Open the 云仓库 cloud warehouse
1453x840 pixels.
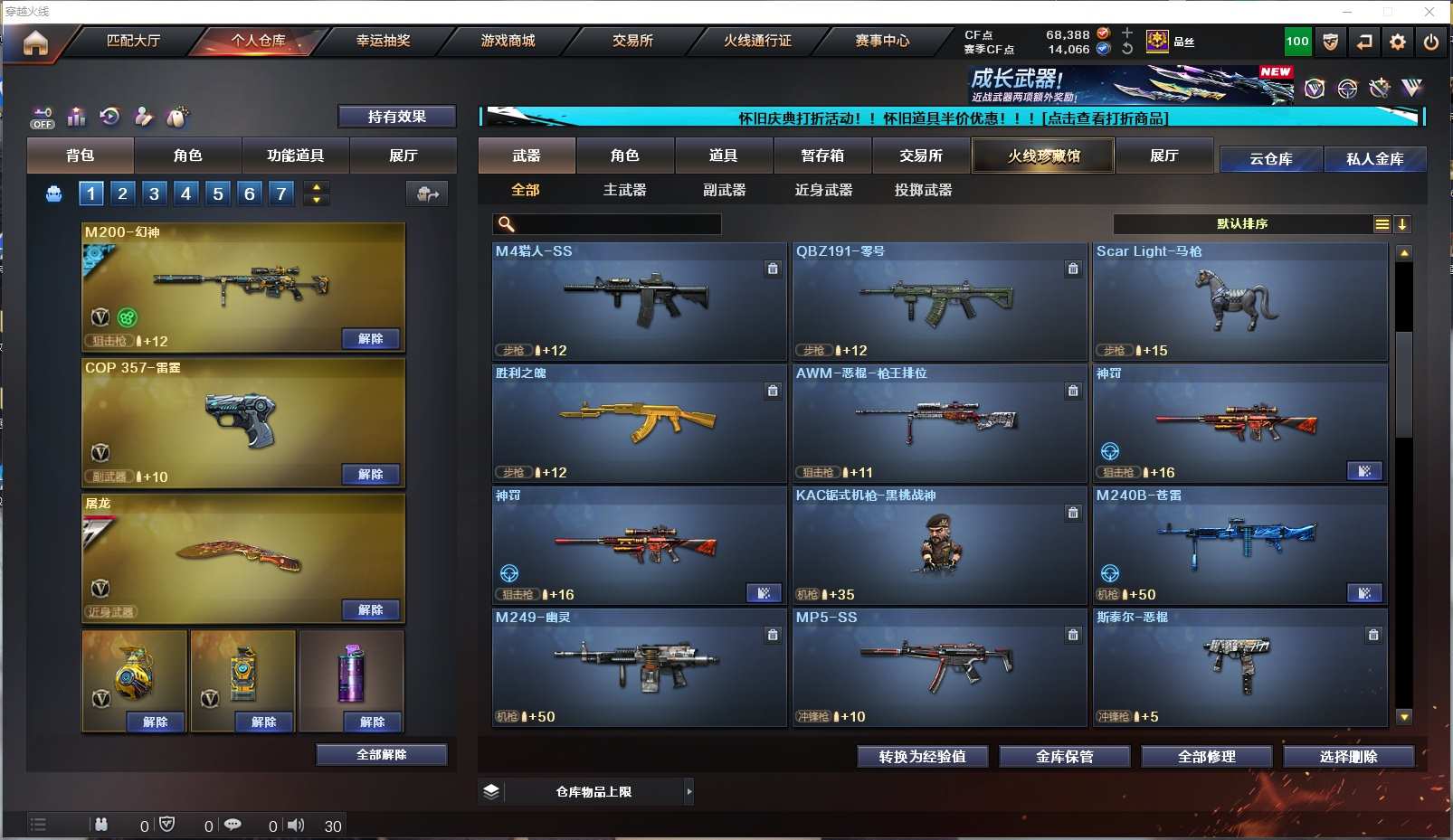(x=1270, y=159)
